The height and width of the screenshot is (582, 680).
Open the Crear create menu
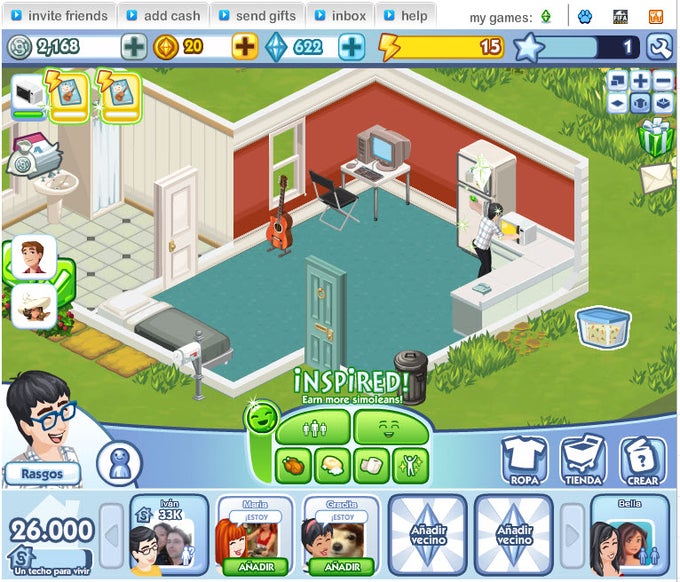click(x=643, y=461)
